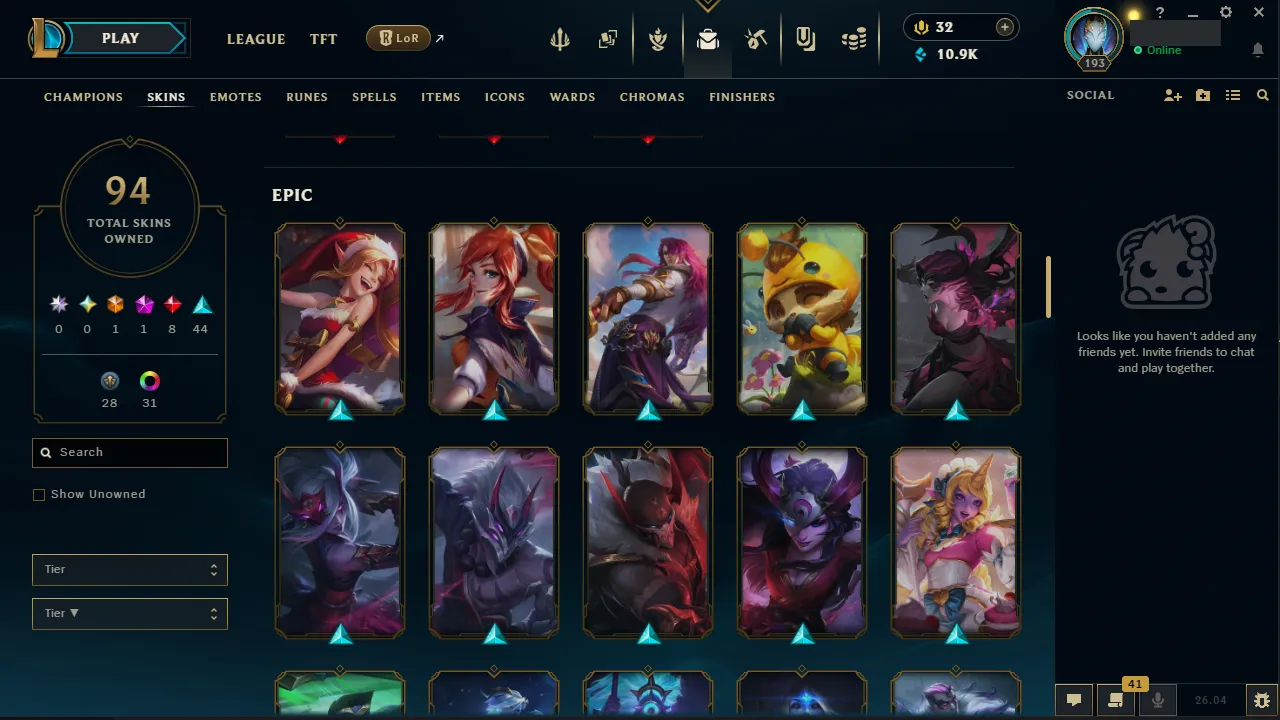Enable the Show Unowned checkbox

pyautogui.click(x=39, y=494)
